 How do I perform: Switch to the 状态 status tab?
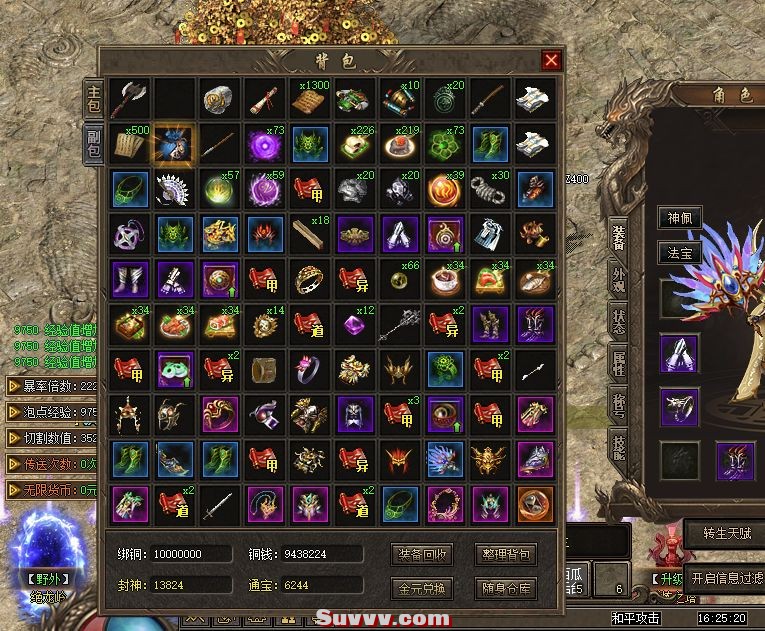pos(618,323)
